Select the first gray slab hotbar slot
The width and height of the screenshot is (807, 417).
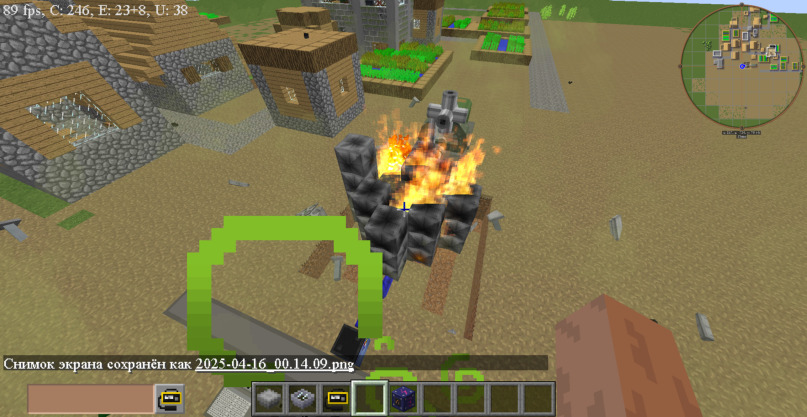click(x=268, y=399)
